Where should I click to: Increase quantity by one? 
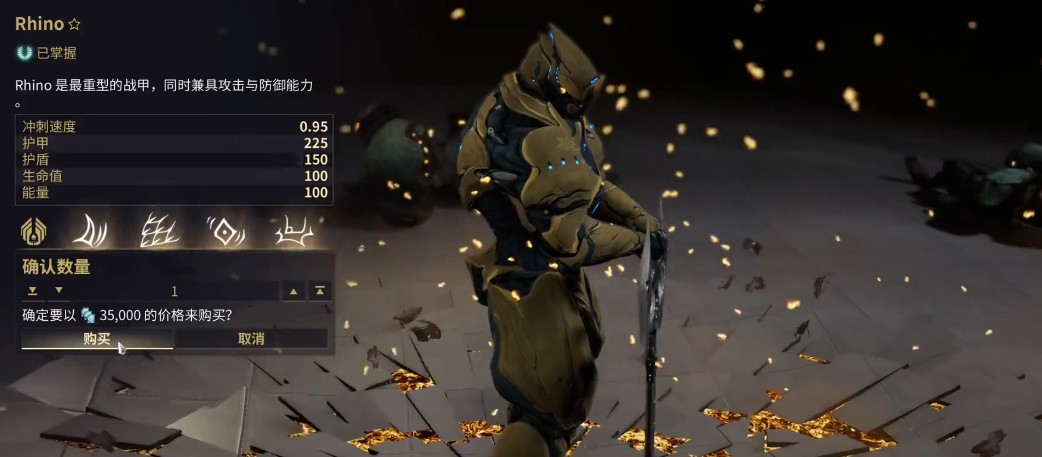tap(294, 291)
